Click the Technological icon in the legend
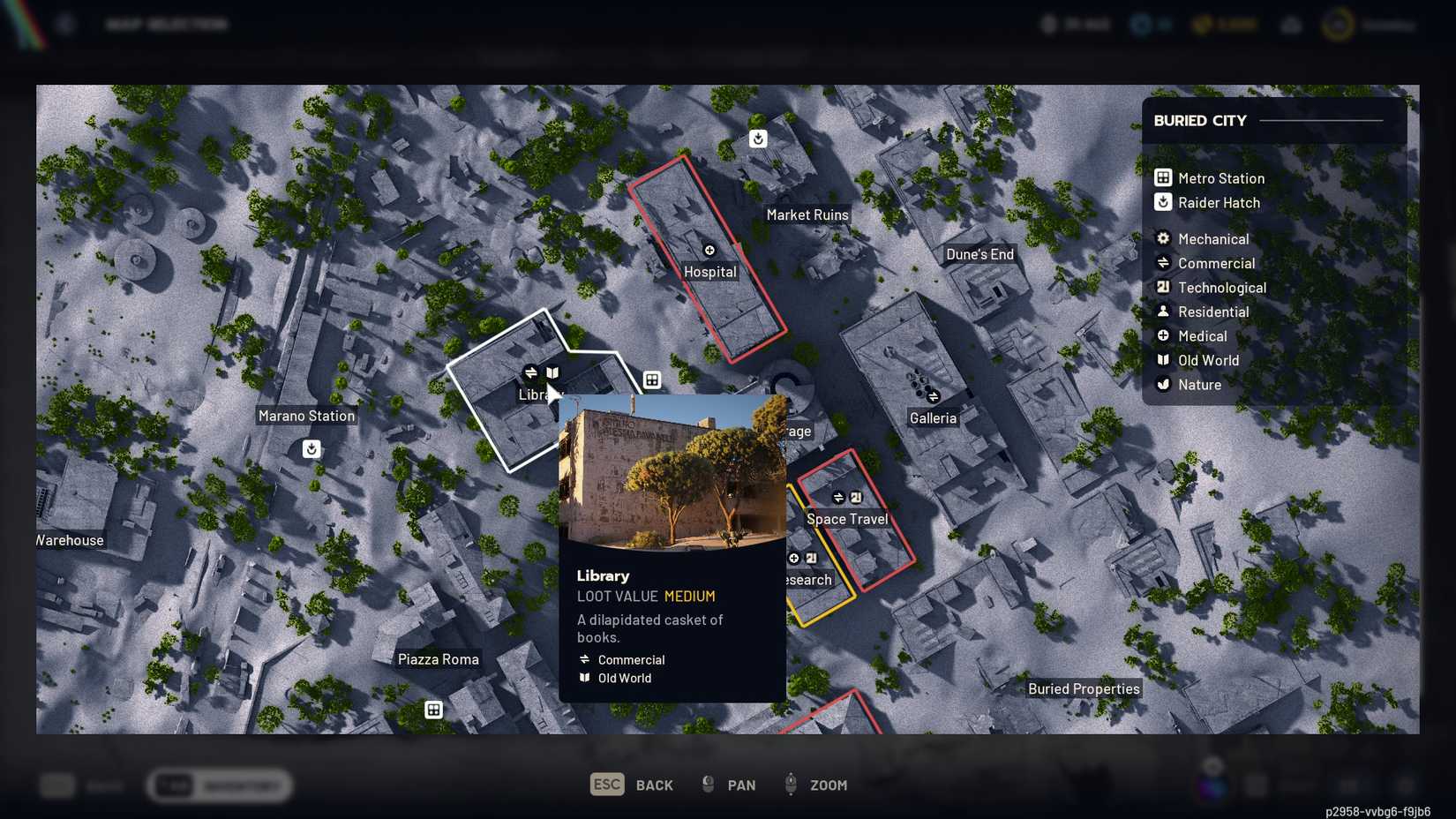 [1163, 287]
